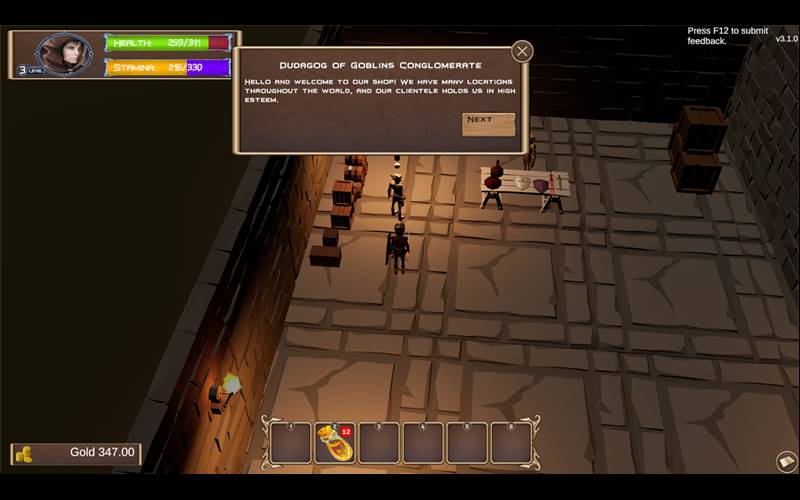This screenshot has height=500, width=800.
Task: Close the Dudagog dialogue window
Action: [522, 52]
